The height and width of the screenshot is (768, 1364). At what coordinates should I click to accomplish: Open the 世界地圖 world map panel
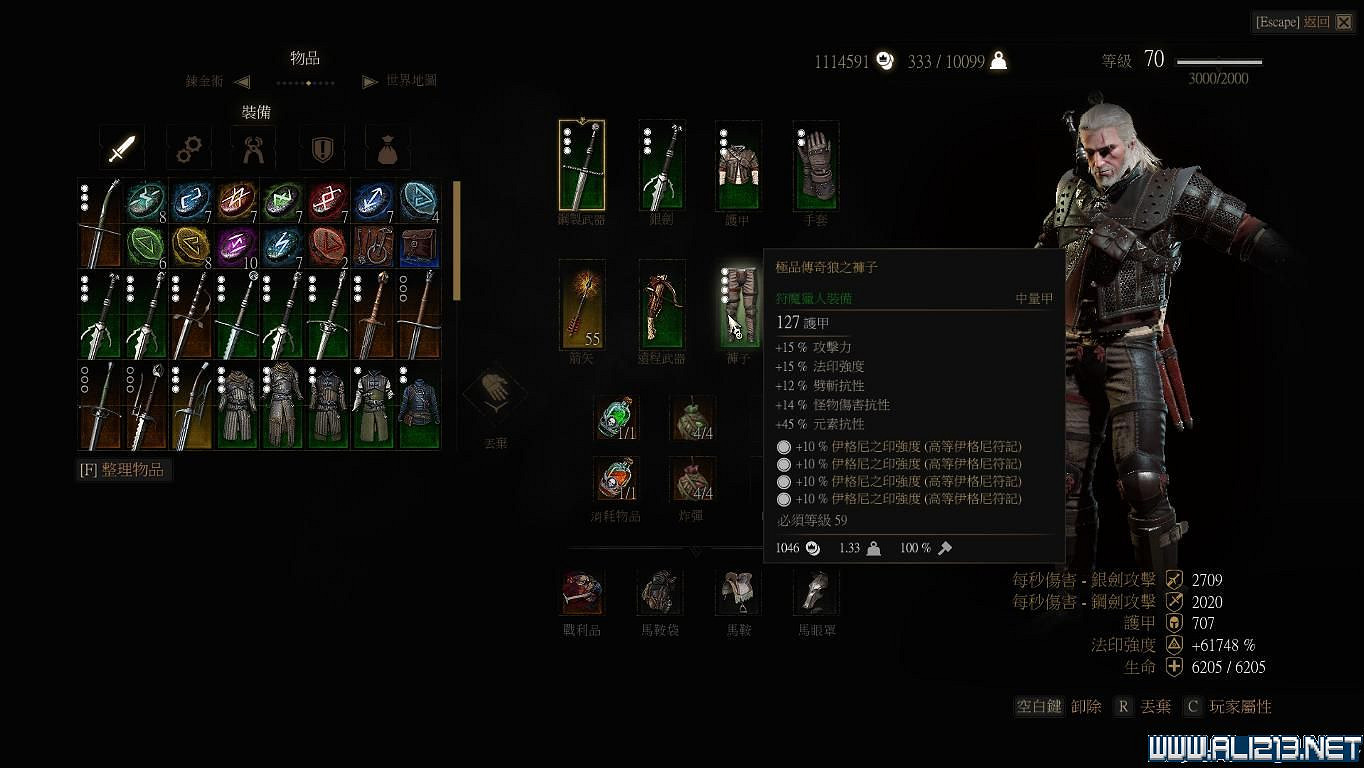pos(410,81)
